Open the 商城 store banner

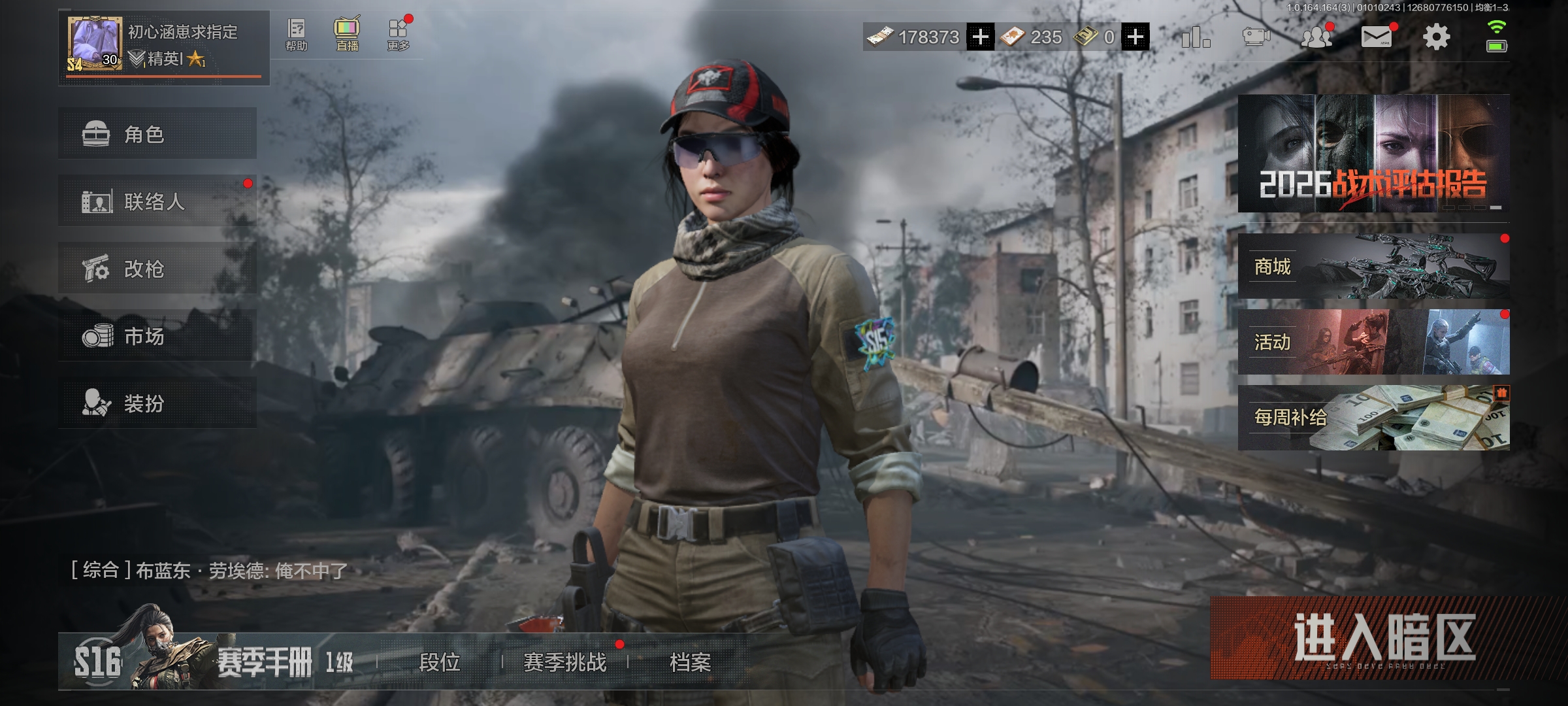(x=1373, y=266)
